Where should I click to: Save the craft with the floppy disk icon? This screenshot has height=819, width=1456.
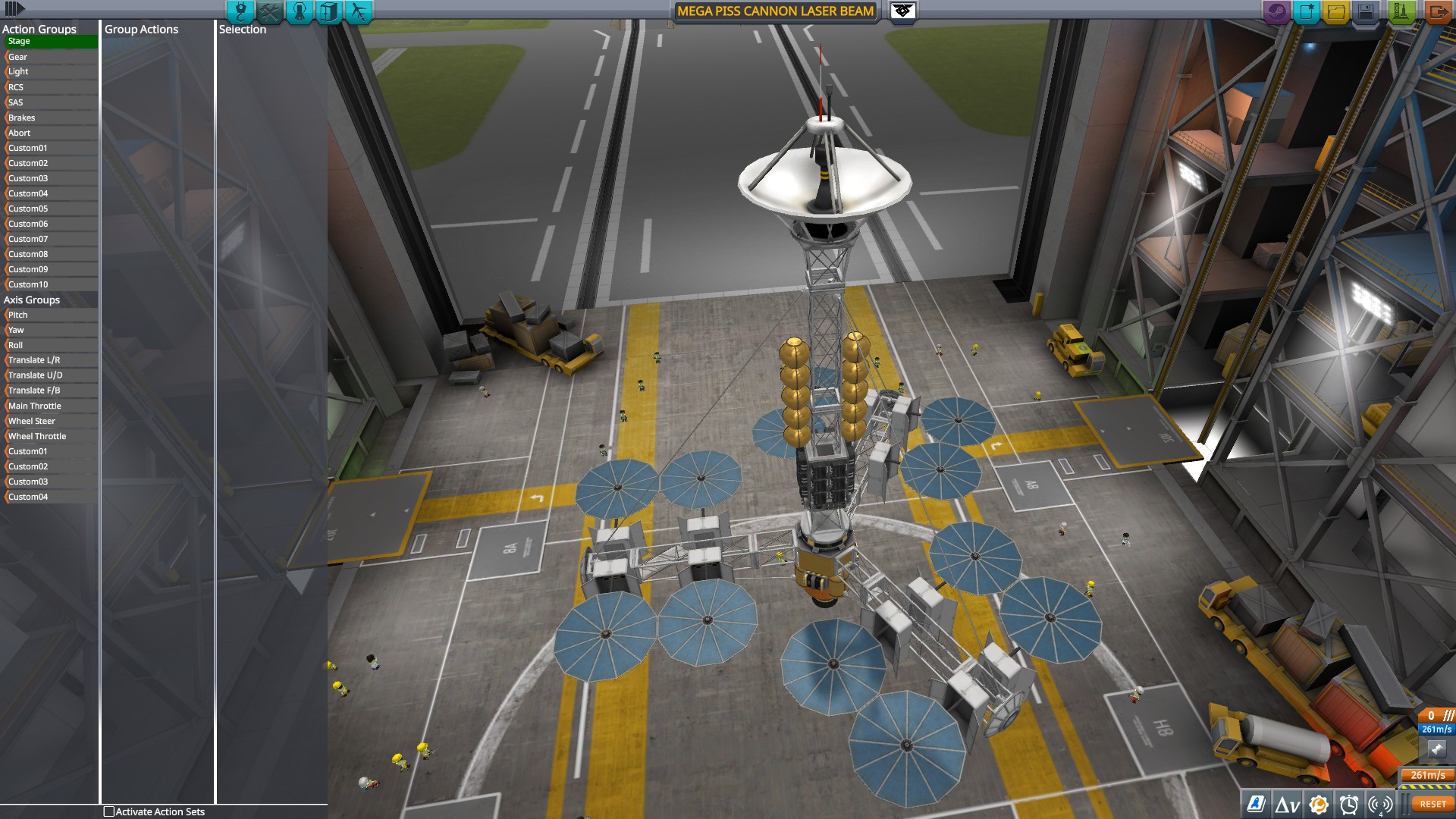click(x=1366, y=11)
